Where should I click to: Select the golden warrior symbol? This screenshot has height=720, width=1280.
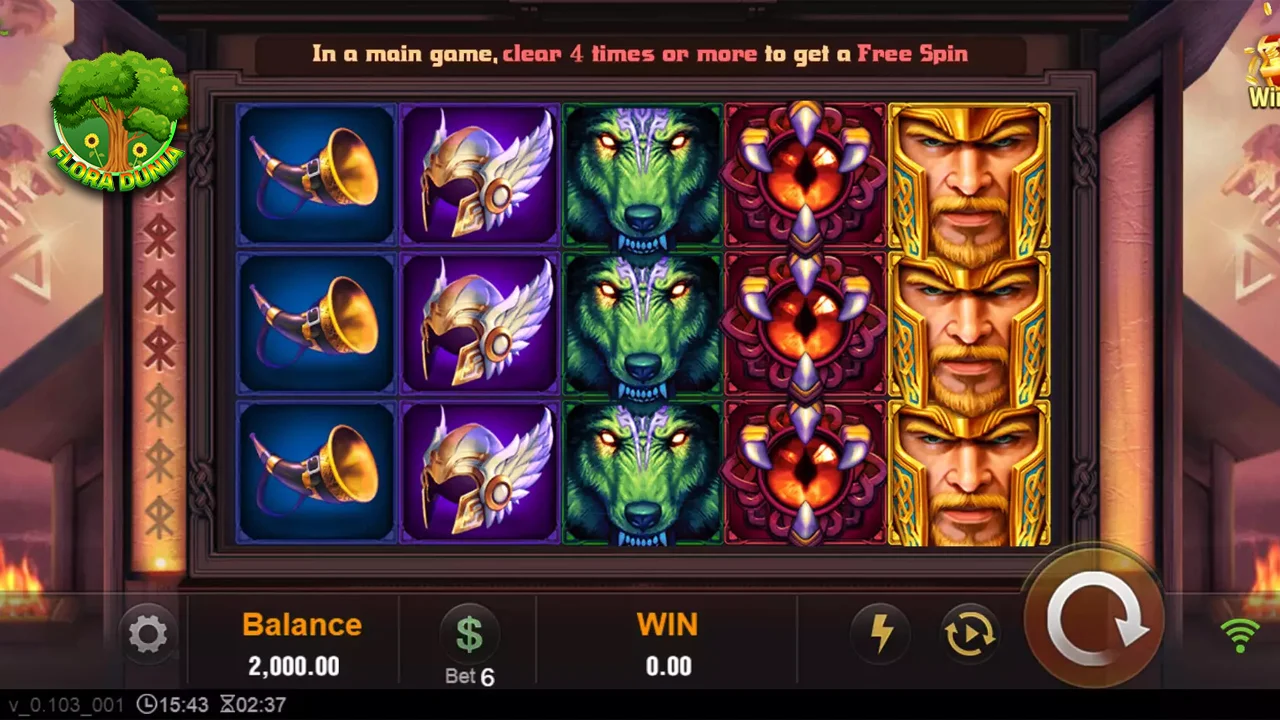(x=967, y=320)
